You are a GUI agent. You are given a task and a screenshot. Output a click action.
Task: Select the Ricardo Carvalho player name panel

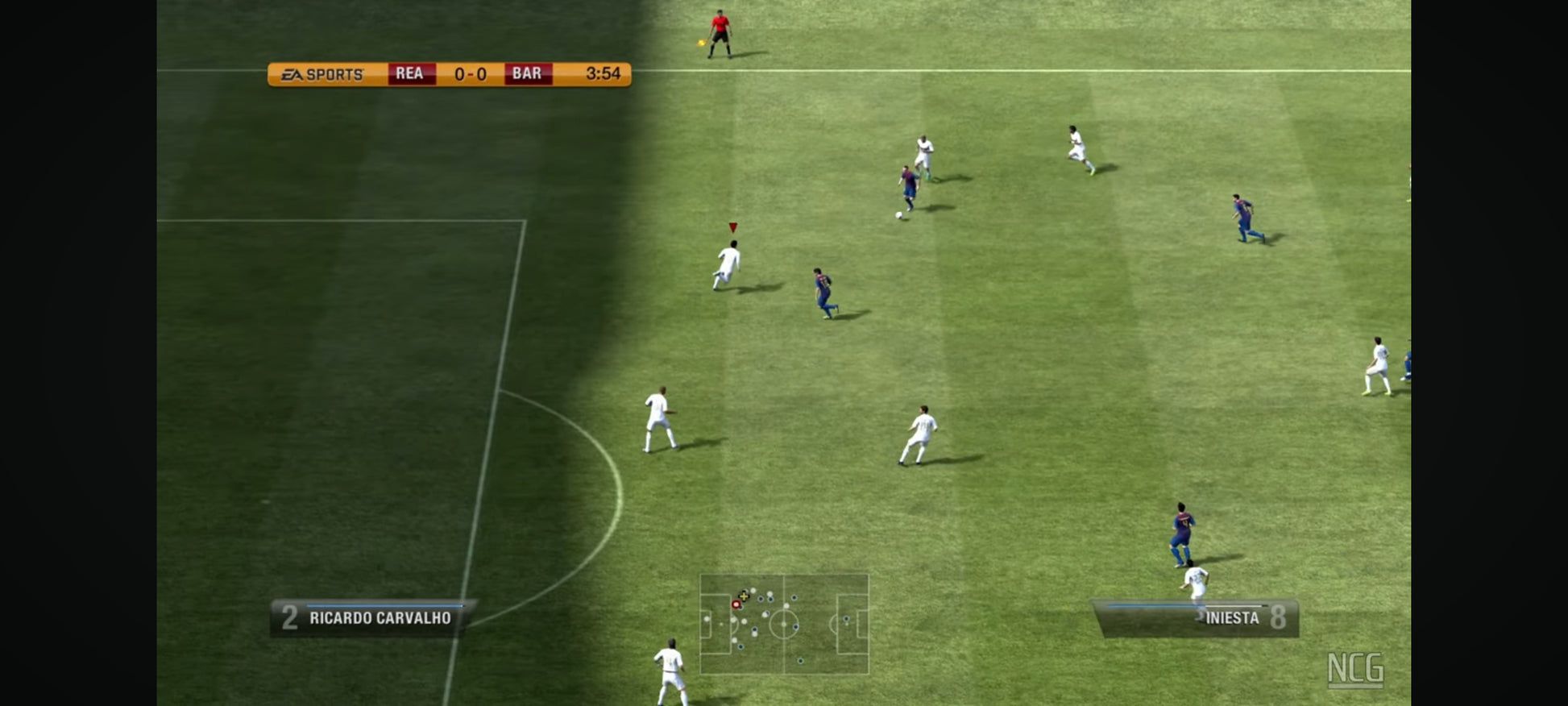[x=373, y=618]
